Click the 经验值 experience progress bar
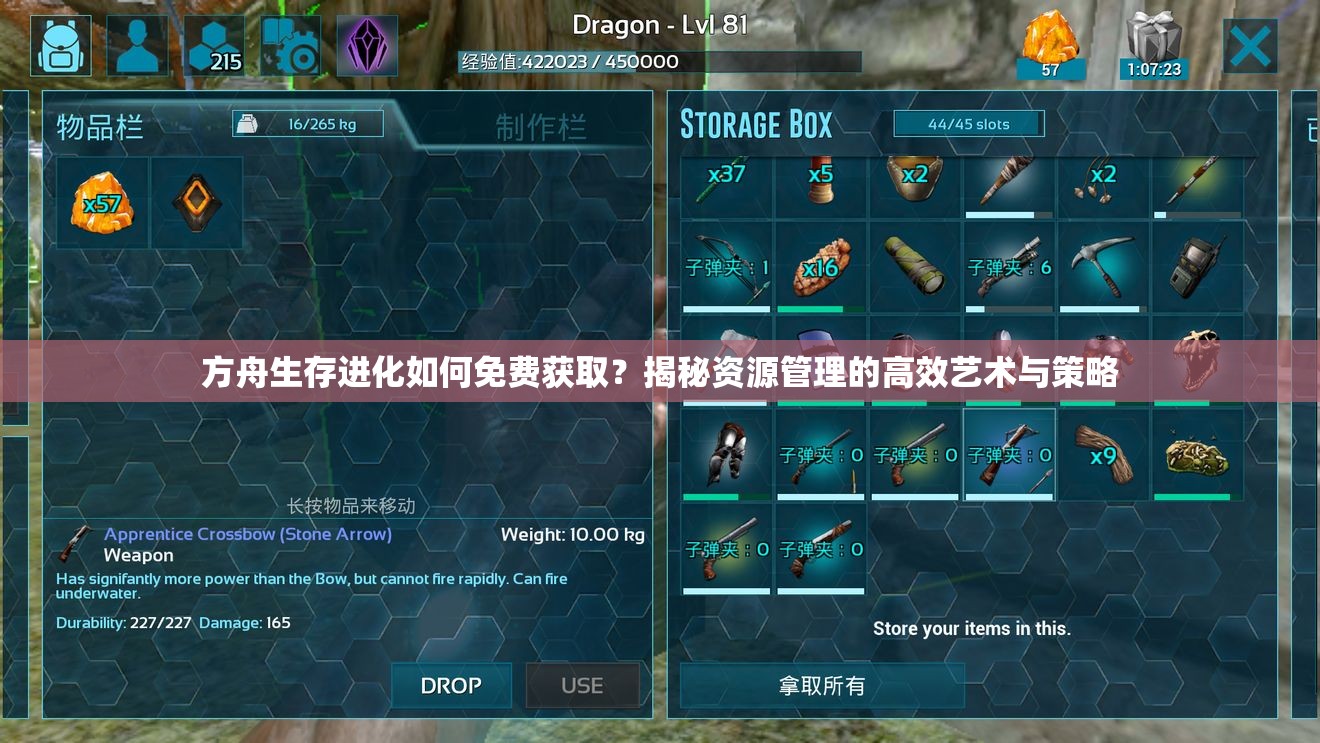 click(x=660, y=61)
